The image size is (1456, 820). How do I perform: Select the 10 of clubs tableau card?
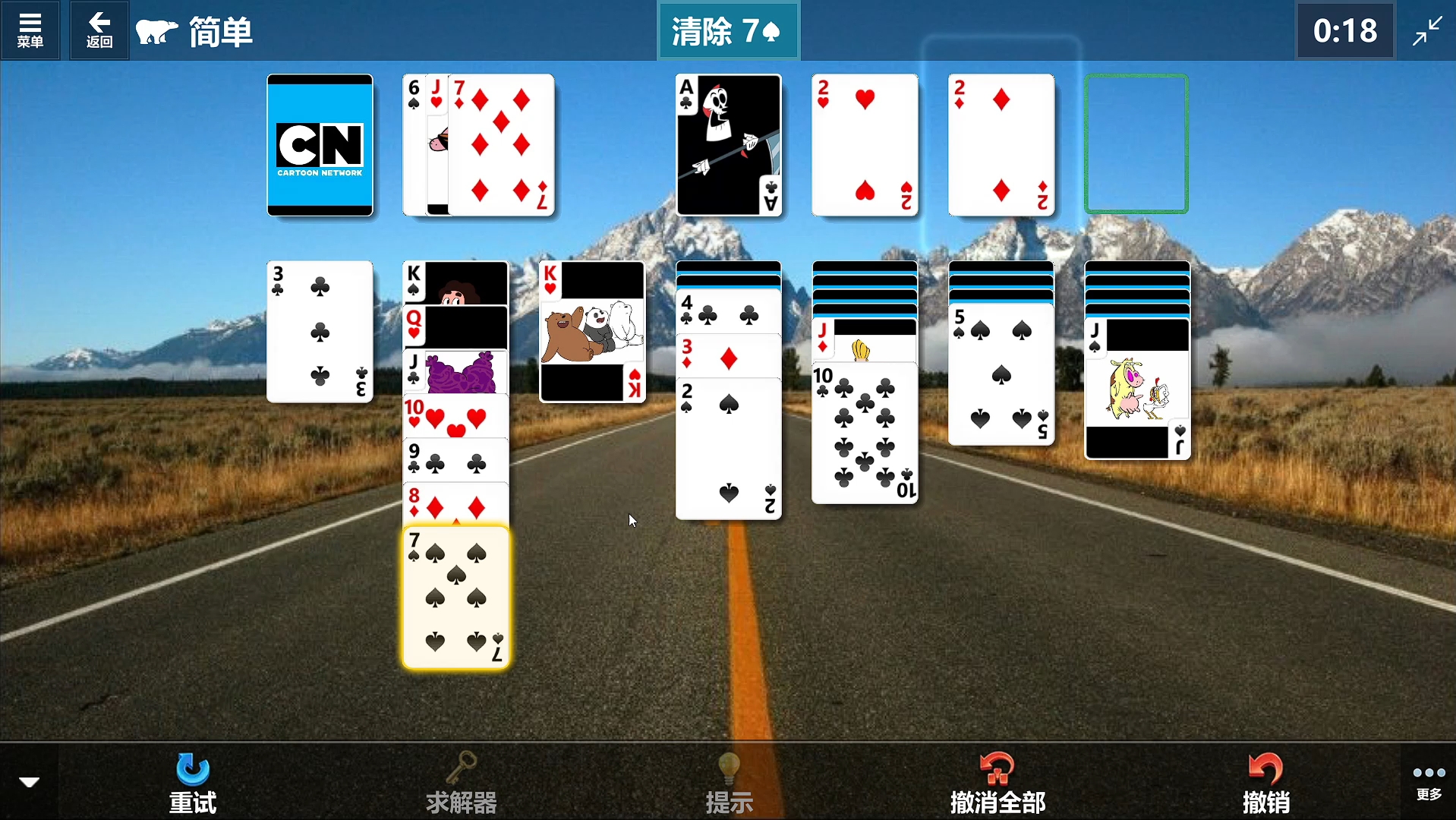(x=865, y=433)
